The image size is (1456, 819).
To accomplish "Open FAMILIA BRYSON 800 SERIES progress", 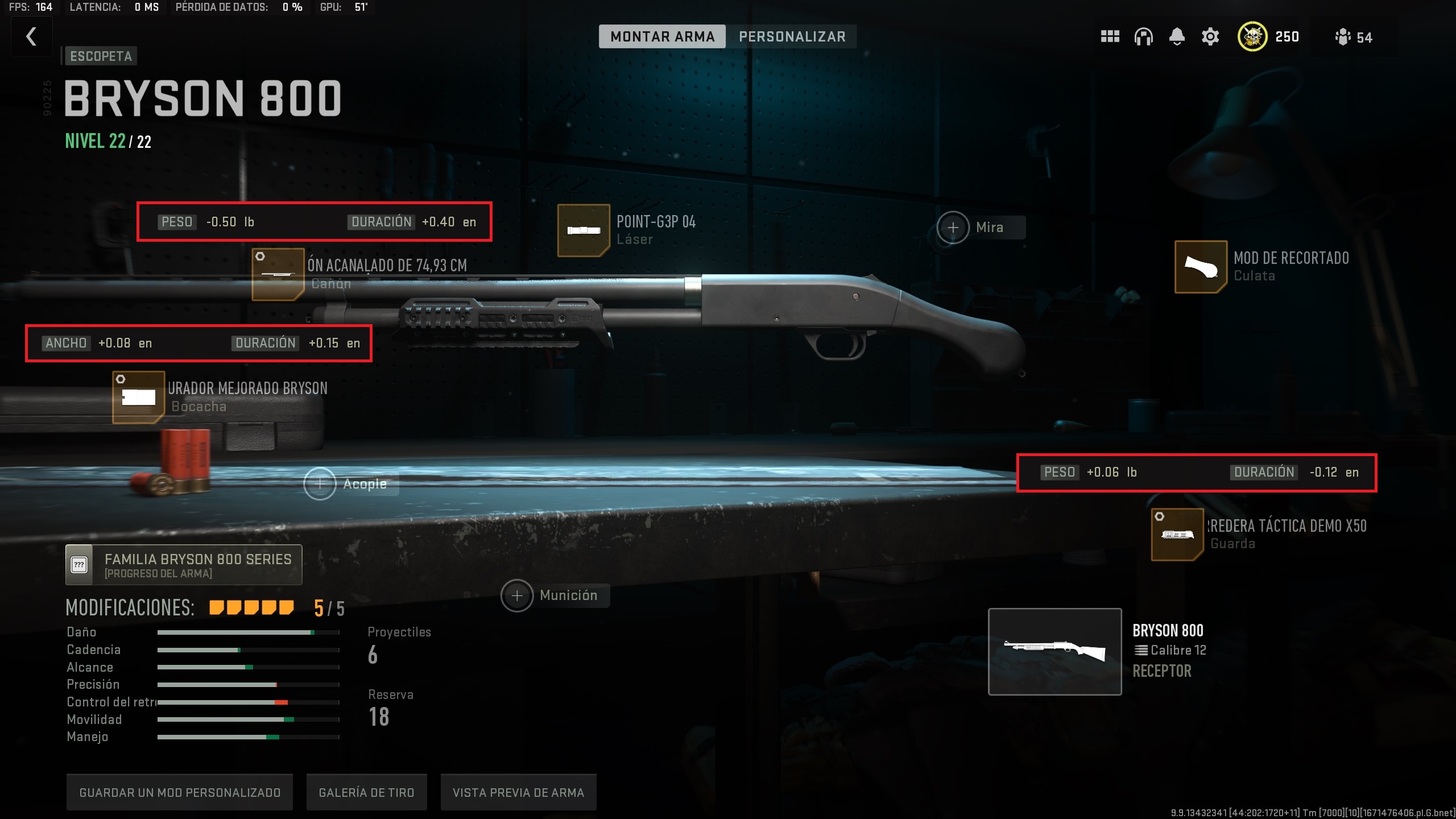I will [x=183, y=564].
